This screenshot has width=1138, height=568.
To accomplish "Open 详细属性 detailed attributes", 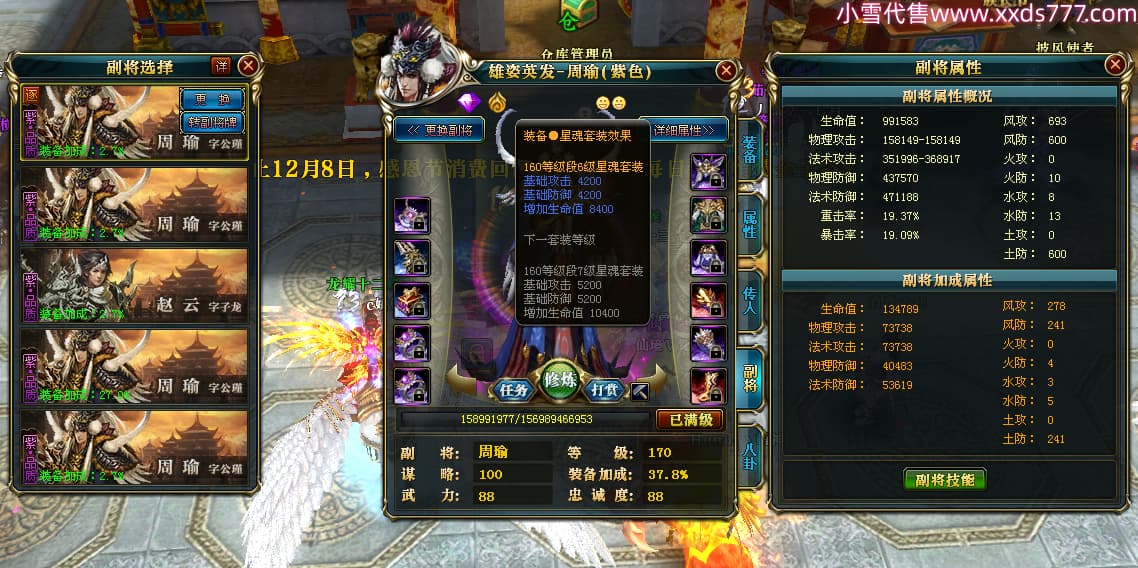I will 689,130.
